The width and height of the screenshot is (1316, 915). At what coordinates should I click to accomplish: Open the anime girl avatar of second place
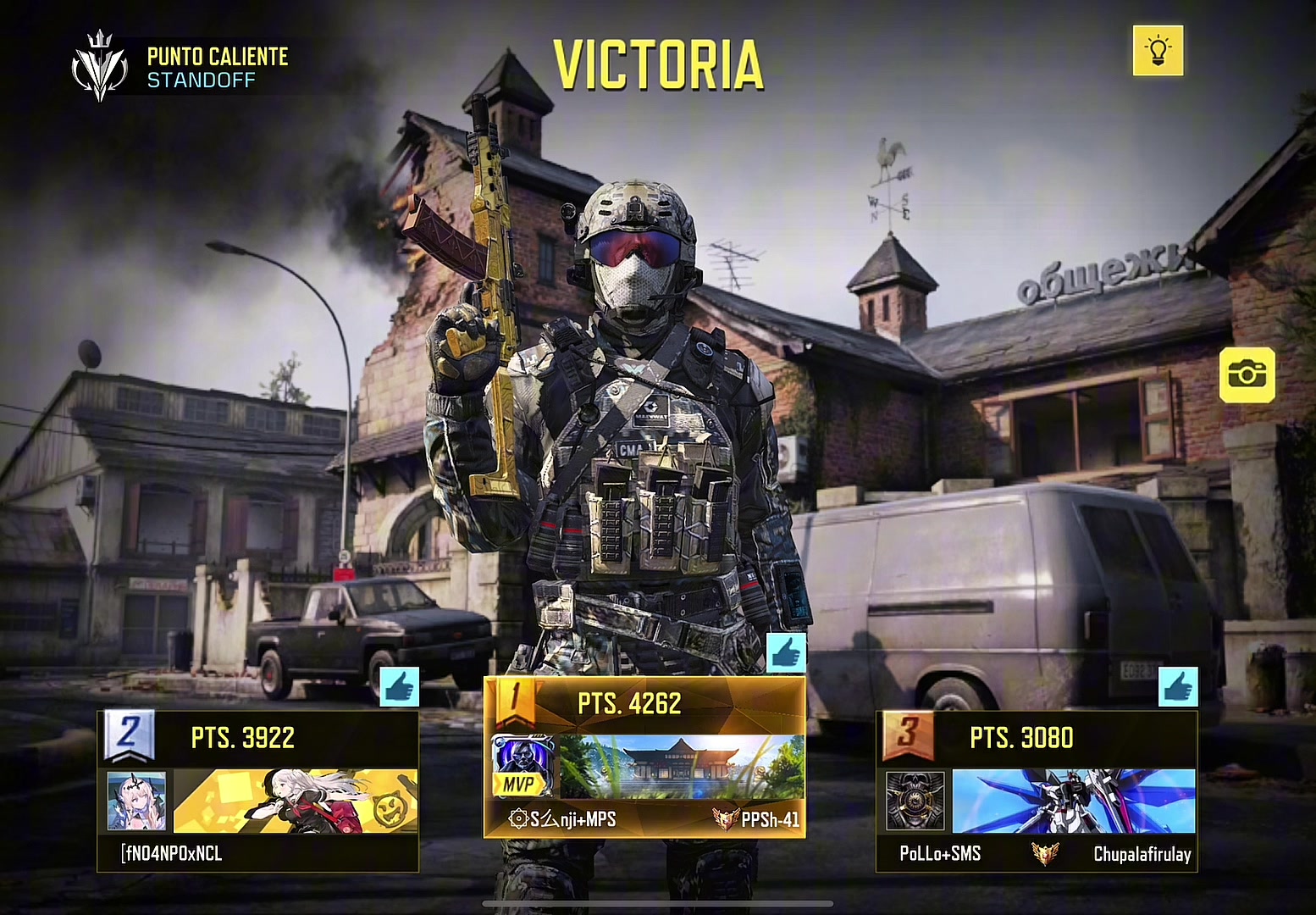pos(137,801)
